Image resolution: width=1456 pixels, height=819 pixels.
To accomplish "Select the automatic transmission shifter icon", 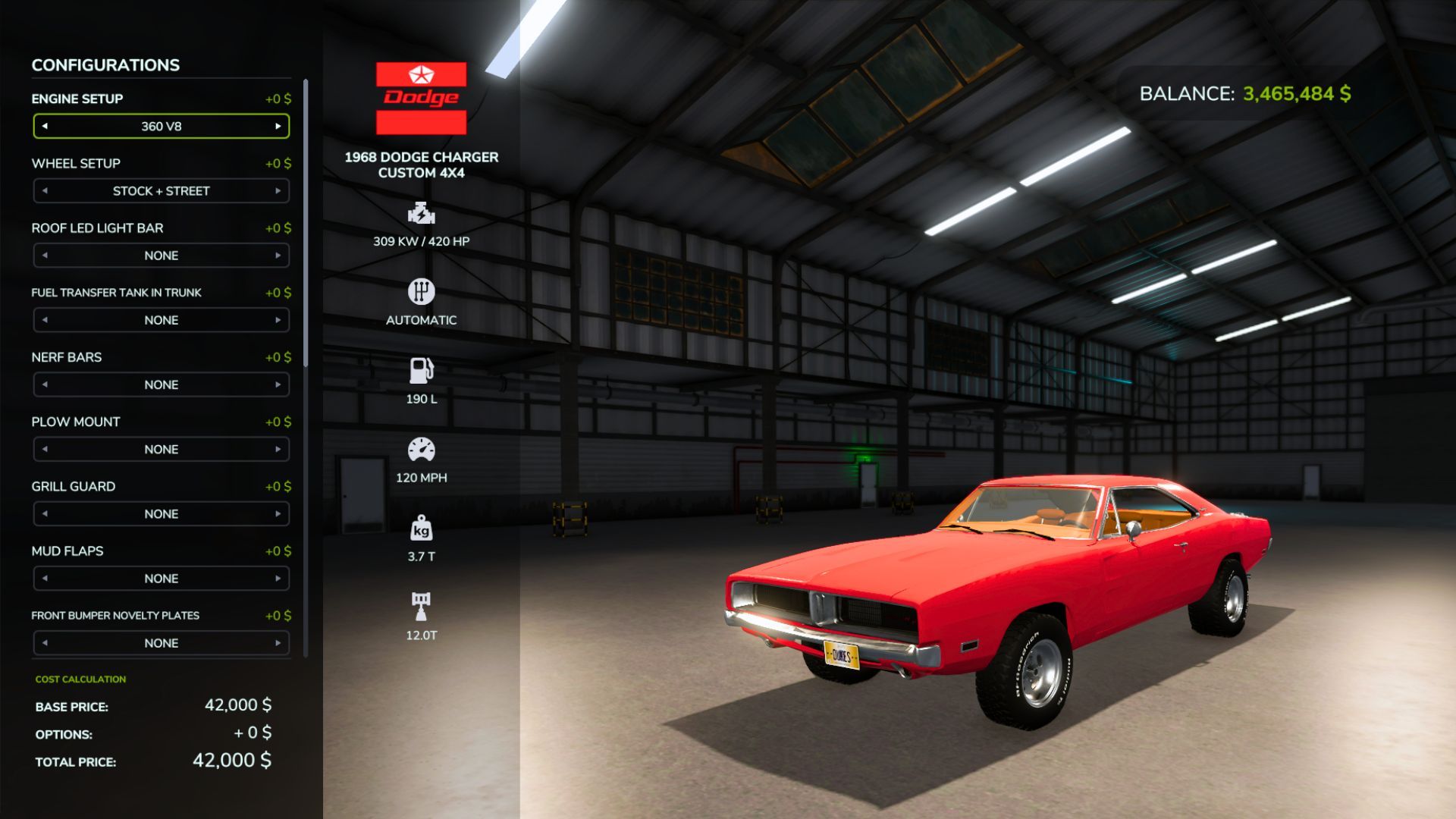I will tap(421, 292).
